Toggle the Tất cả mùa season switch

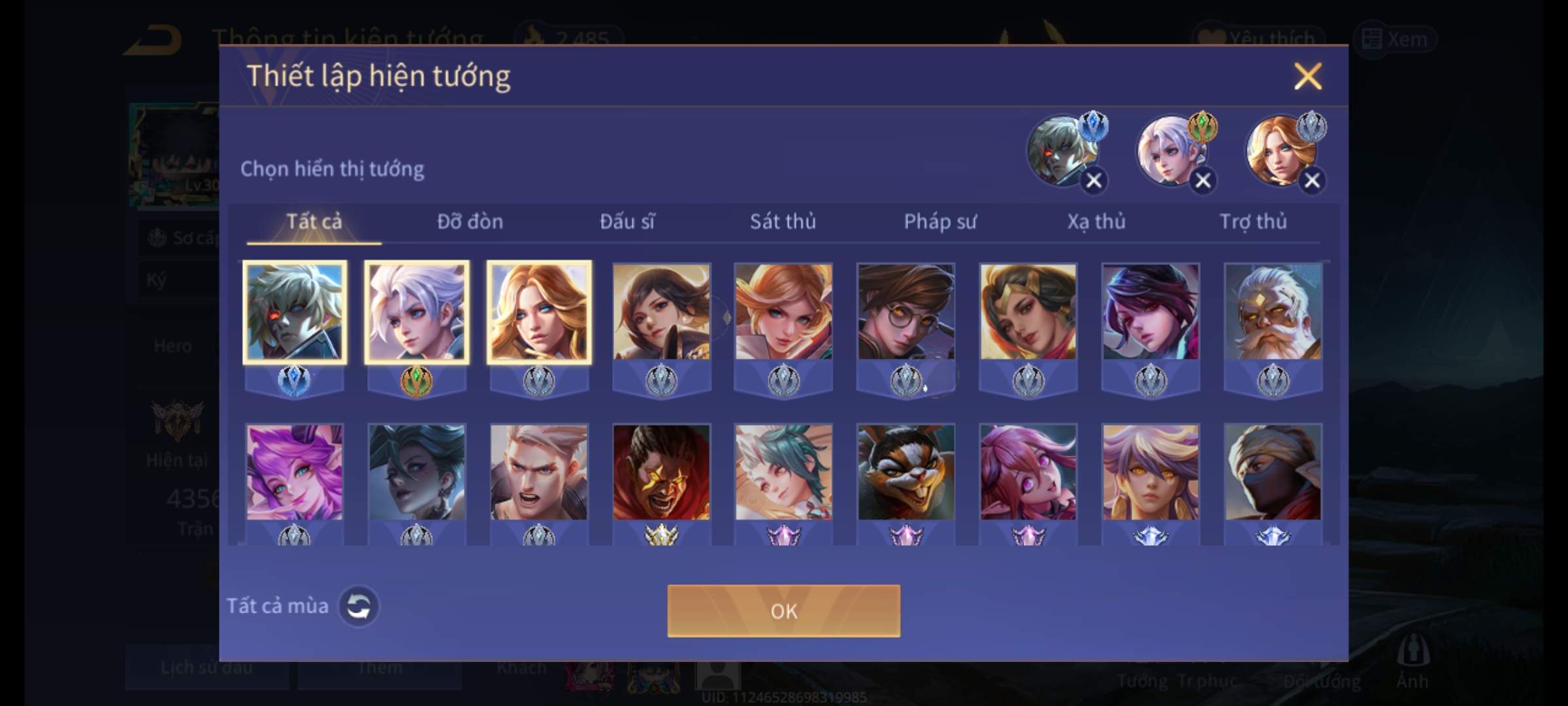click(358, 606)
